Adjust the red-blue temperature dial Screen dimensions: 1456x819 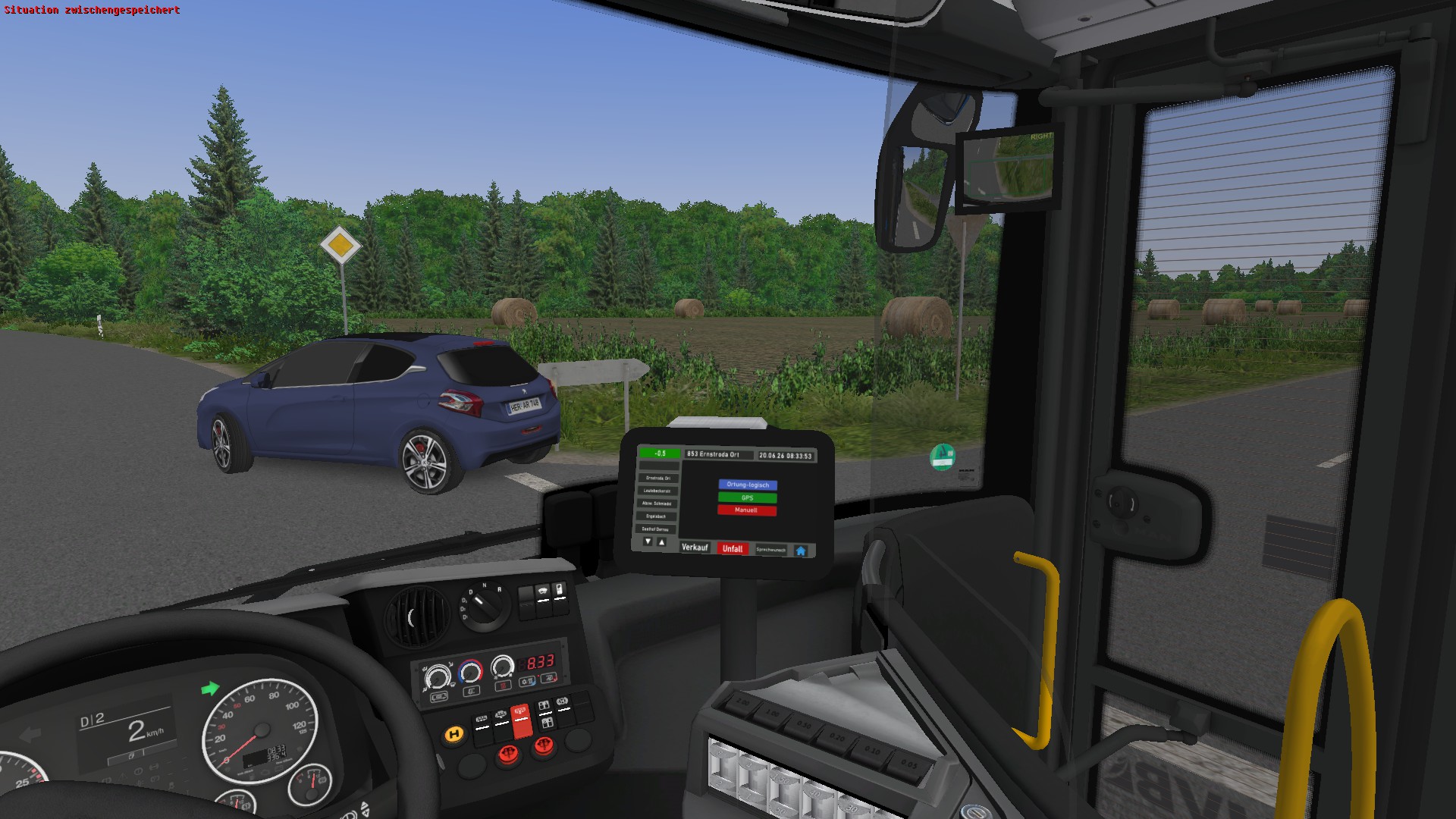[x=470, y=672]
